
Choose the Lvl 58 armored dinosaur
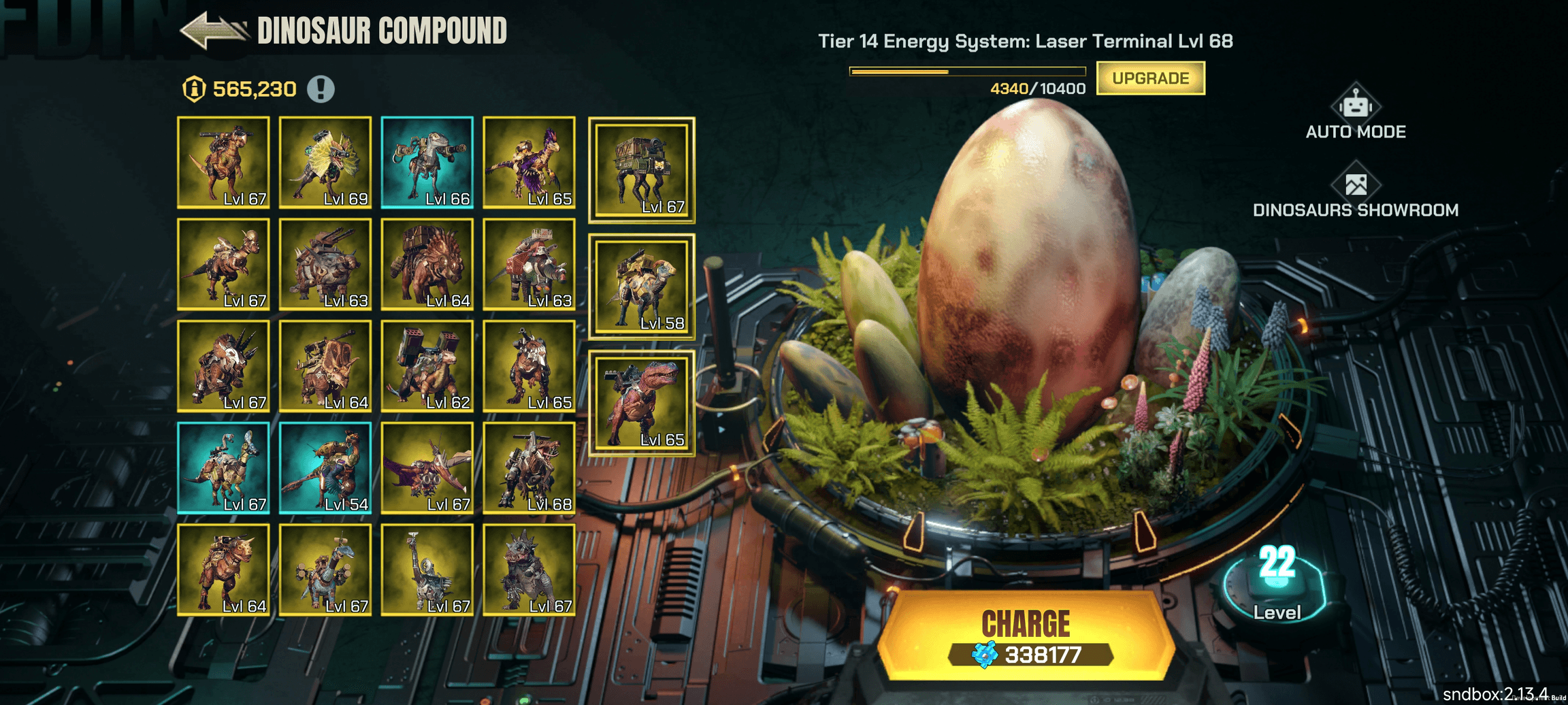pyautogui.click(x=641, y=287)
